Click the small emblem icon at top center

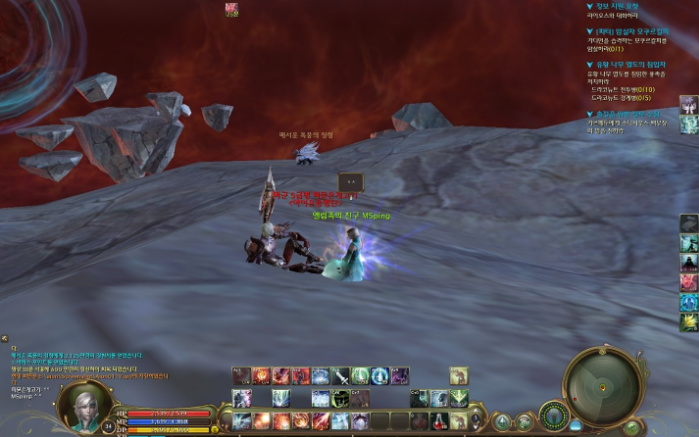[232, 9]
